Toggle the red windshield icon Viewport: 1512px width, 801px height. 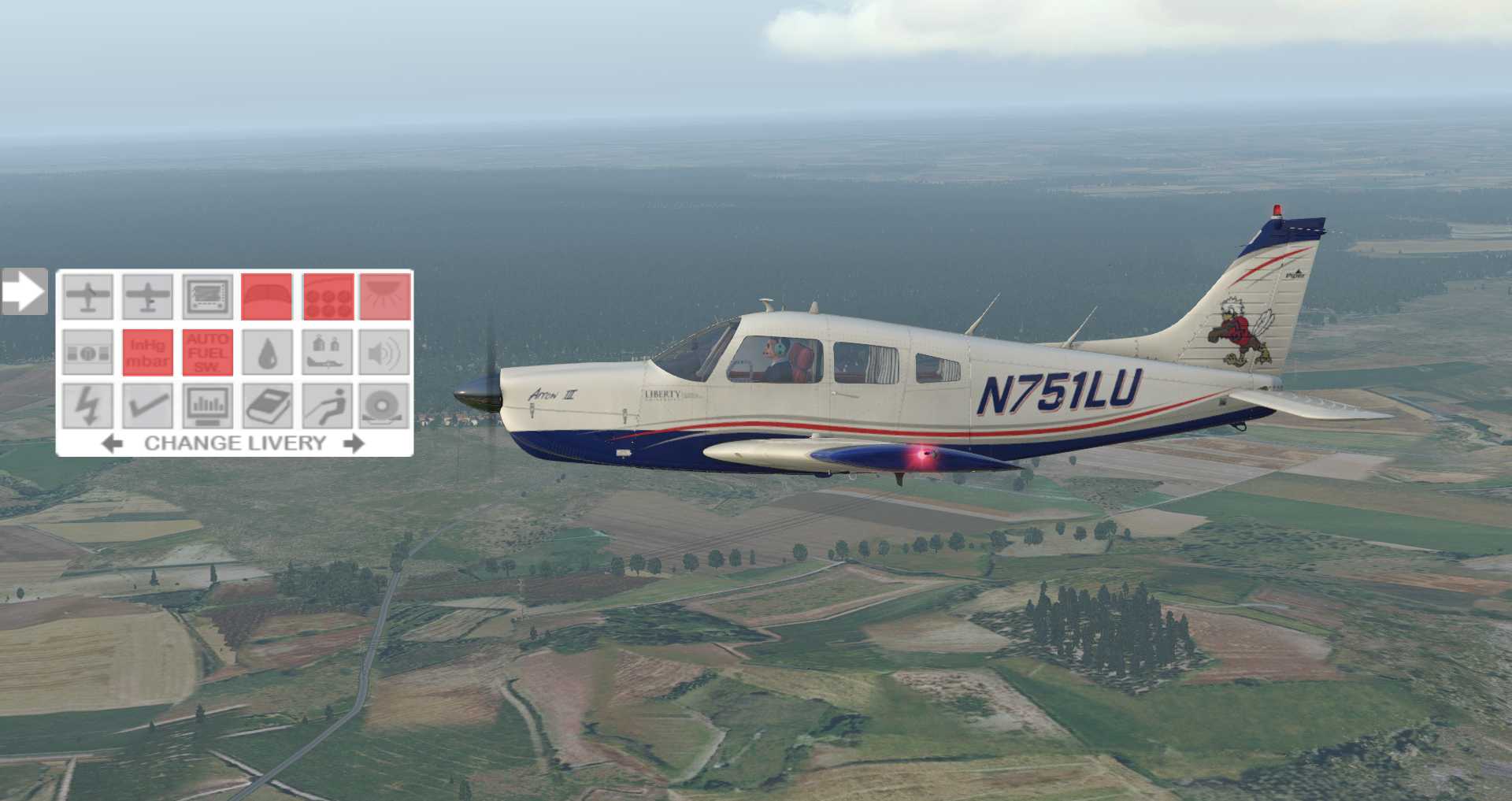click(x=266, y=297)
